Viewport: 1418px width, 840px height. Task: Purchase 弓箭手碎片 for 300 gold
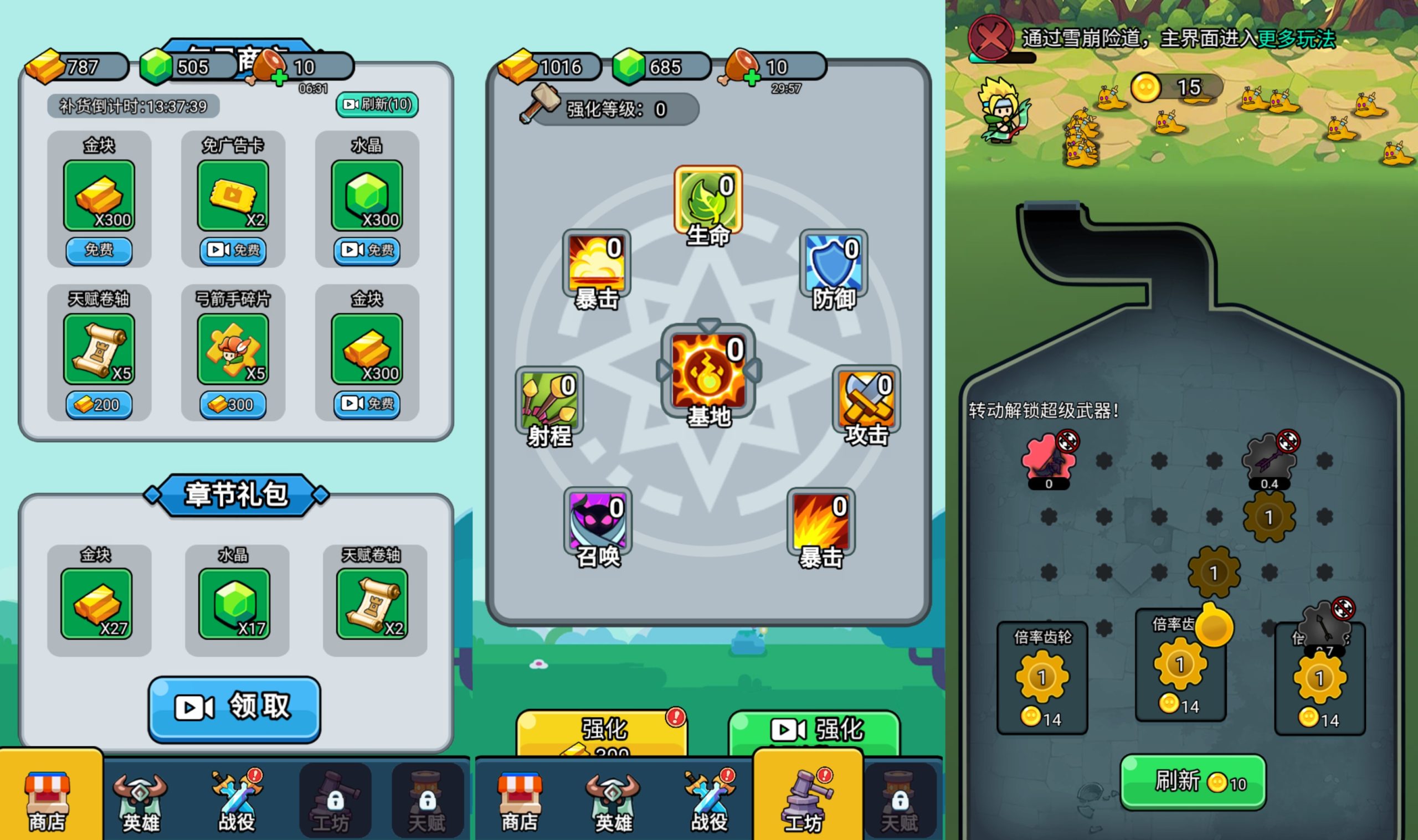[233, 405]
